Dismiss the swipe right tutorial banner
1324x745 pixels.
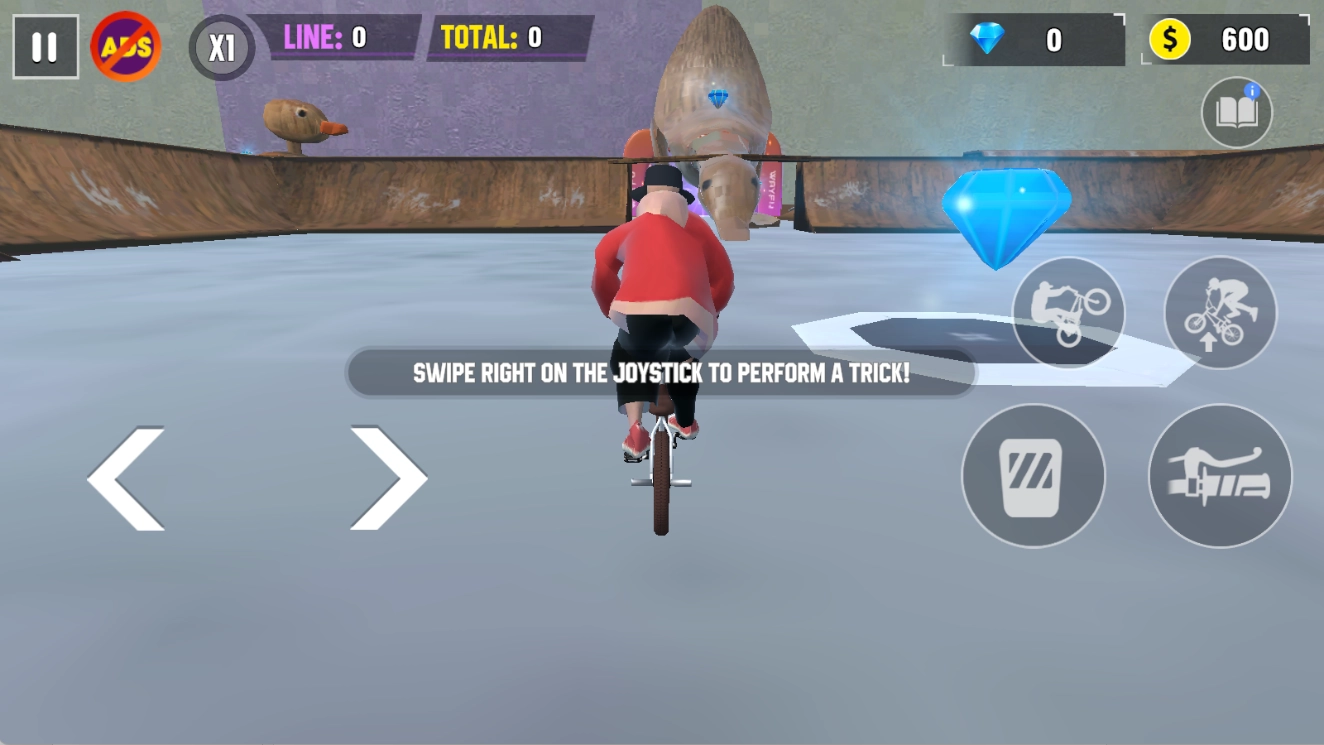(x=660, y=372)
